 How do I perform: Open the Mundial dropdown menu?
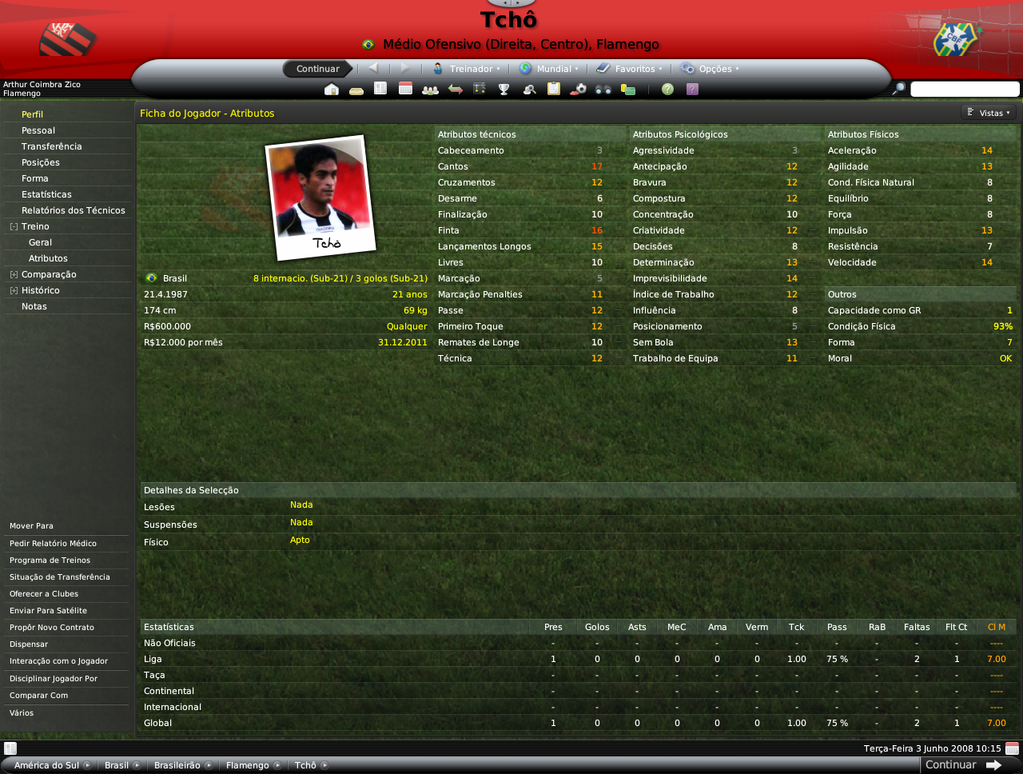[552, 69]
